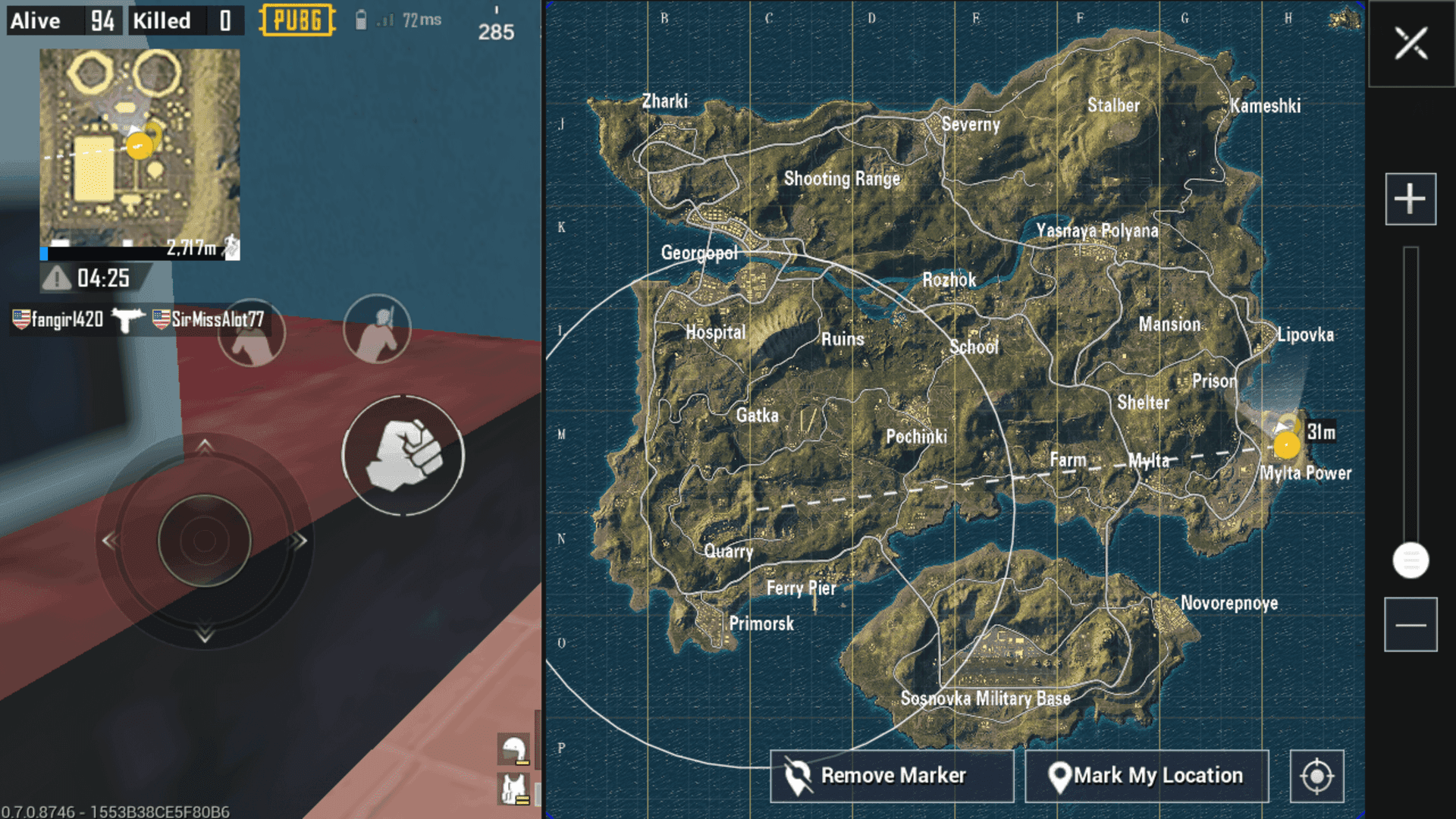The height and width of the screenshot is (819, 1456).
Task: Open the minimap in the corner
Action: [140, 146]
